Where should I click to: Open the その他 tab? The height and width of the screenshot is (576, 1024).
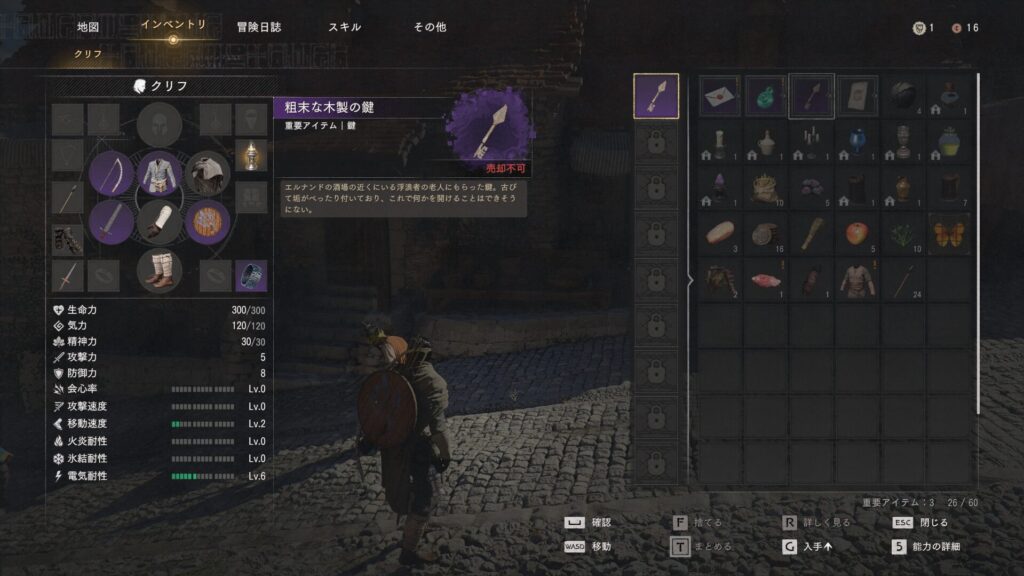[x=430, y=27]
